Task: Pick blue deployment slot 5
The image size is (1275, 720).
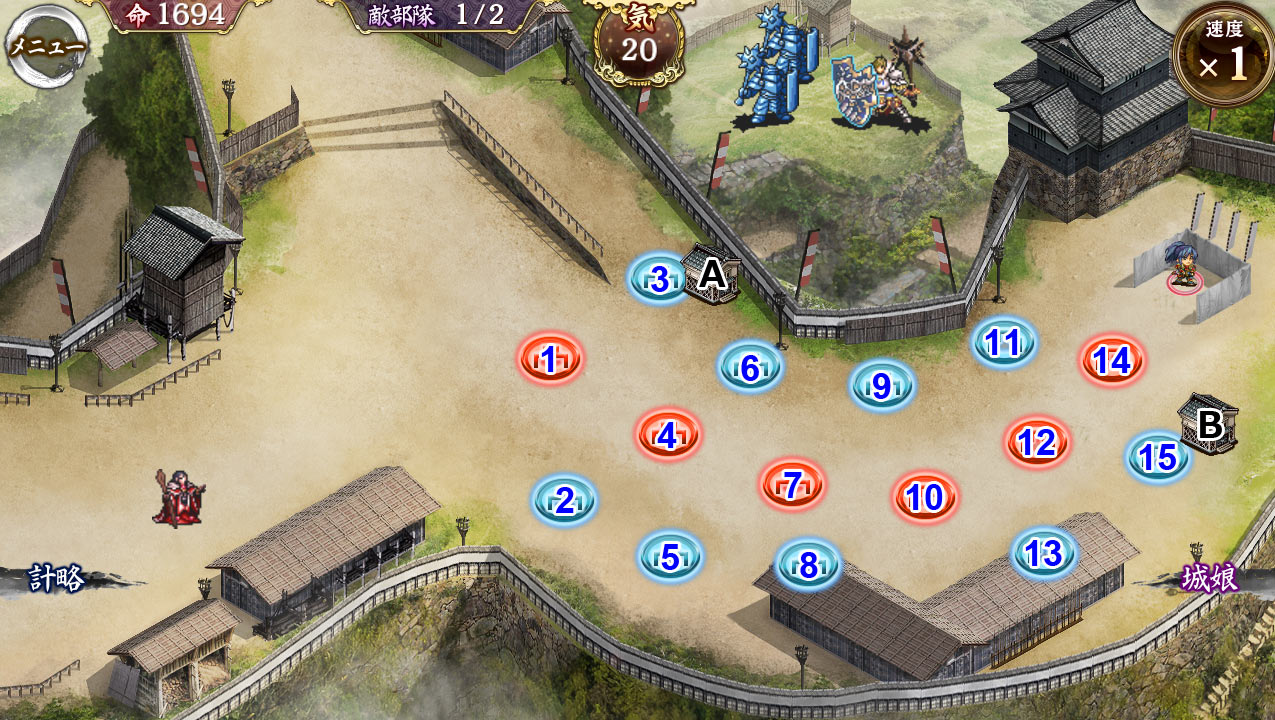Action: coord(670,556)
